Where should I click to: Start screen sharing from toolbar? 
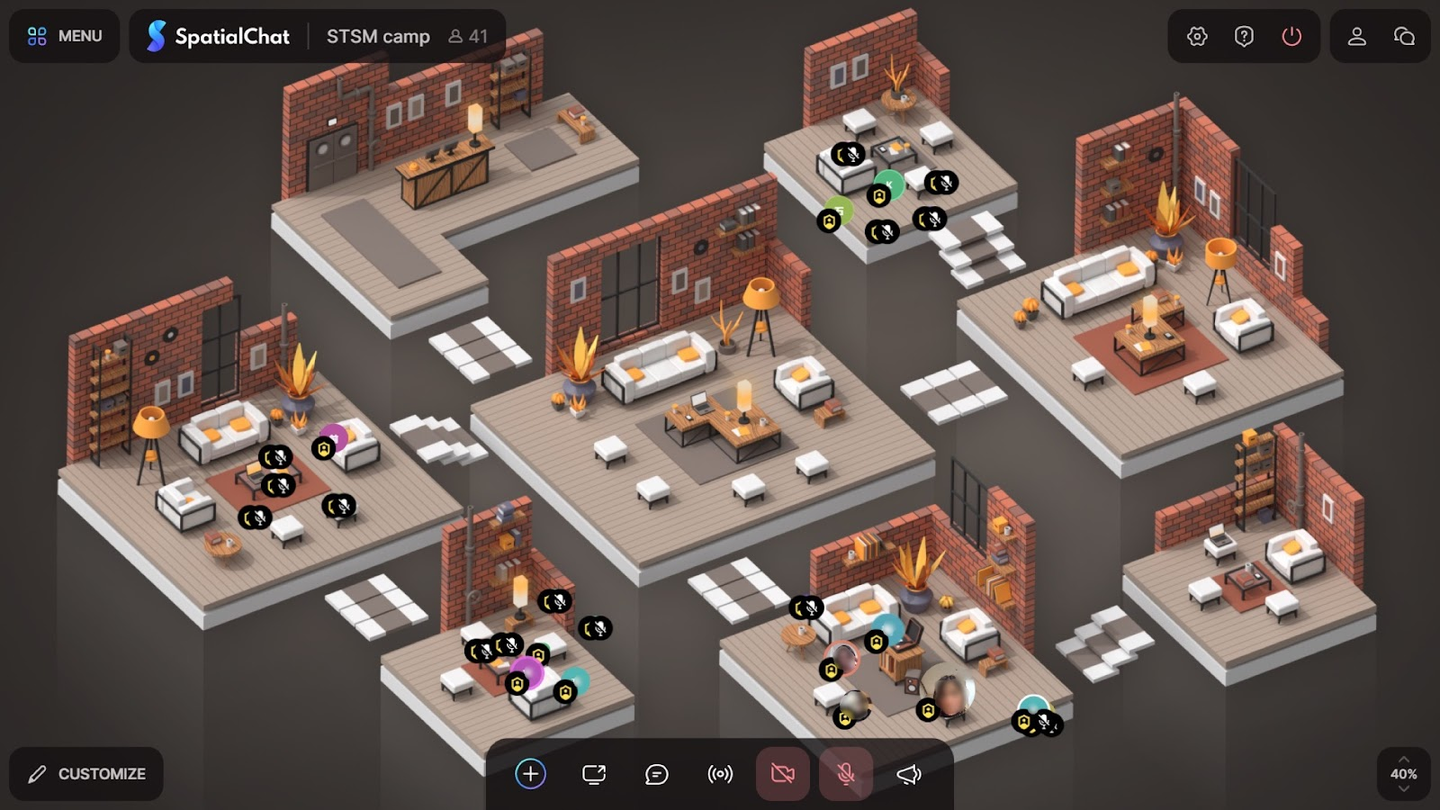[594, 774]
